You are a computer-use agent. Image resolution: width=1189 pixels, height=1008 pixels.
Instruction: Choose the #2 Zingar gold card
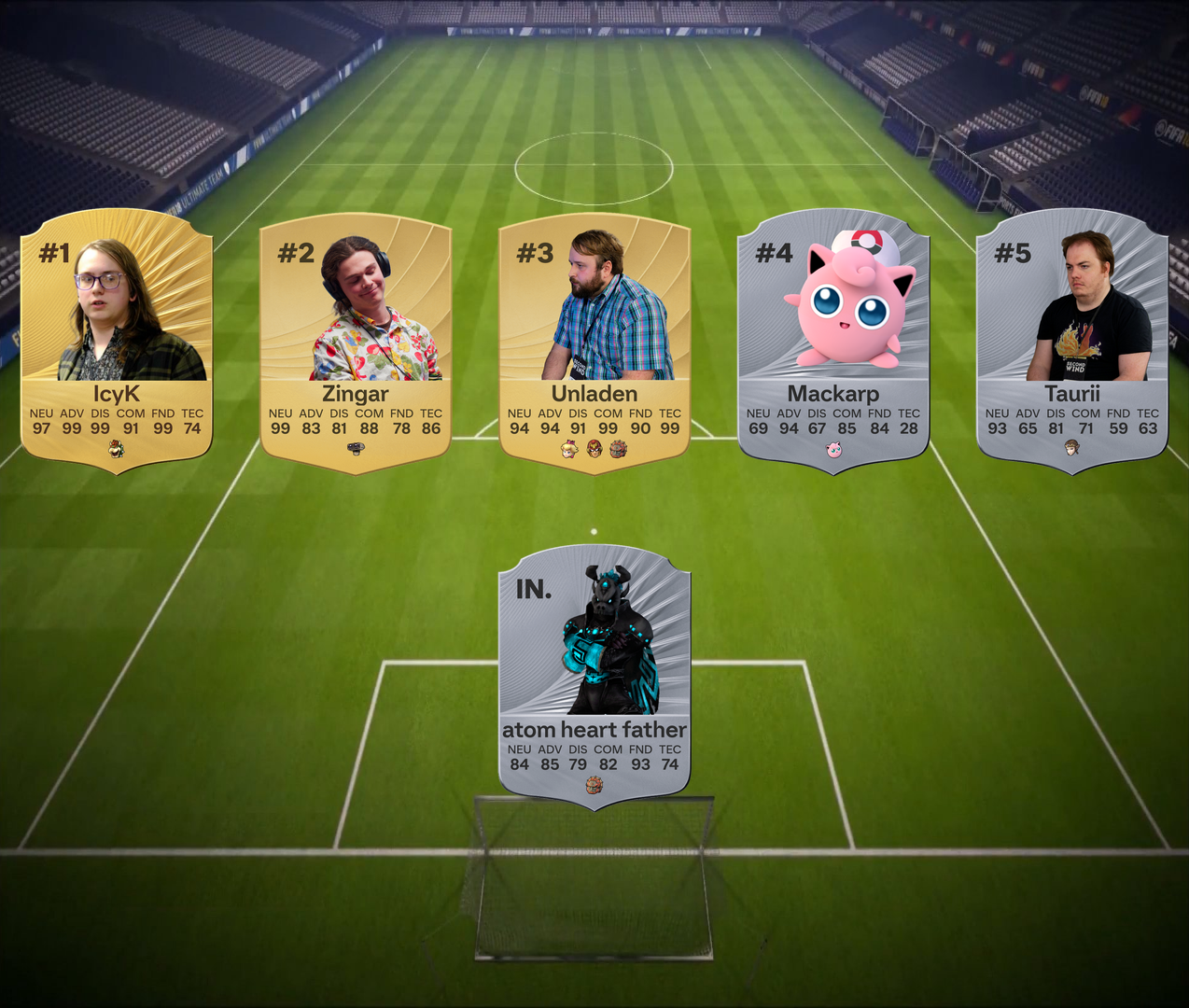356,341
